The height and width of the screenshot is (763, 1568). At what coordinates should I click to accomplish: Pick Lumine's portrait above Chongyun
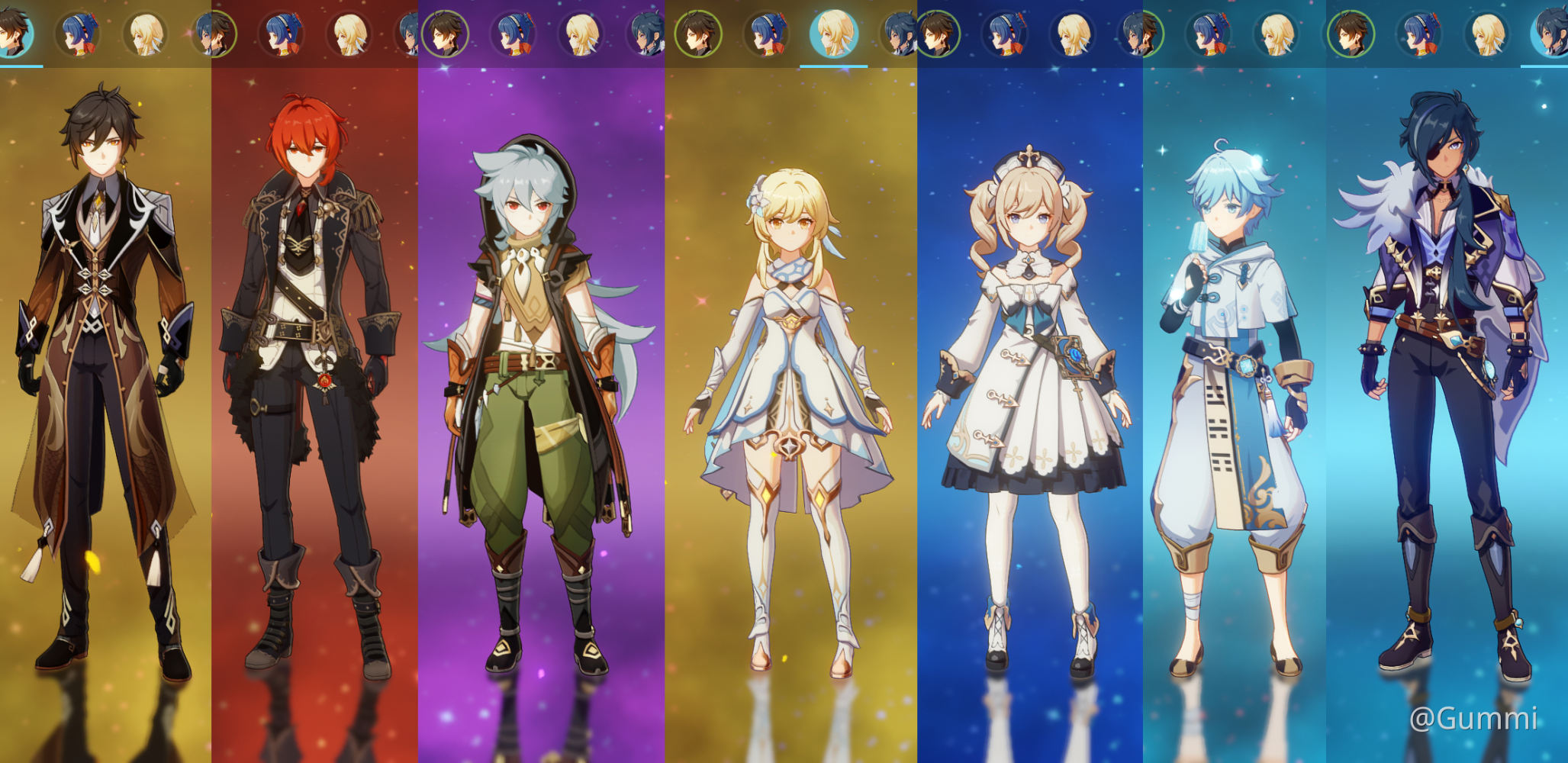tap(1277, 34)
